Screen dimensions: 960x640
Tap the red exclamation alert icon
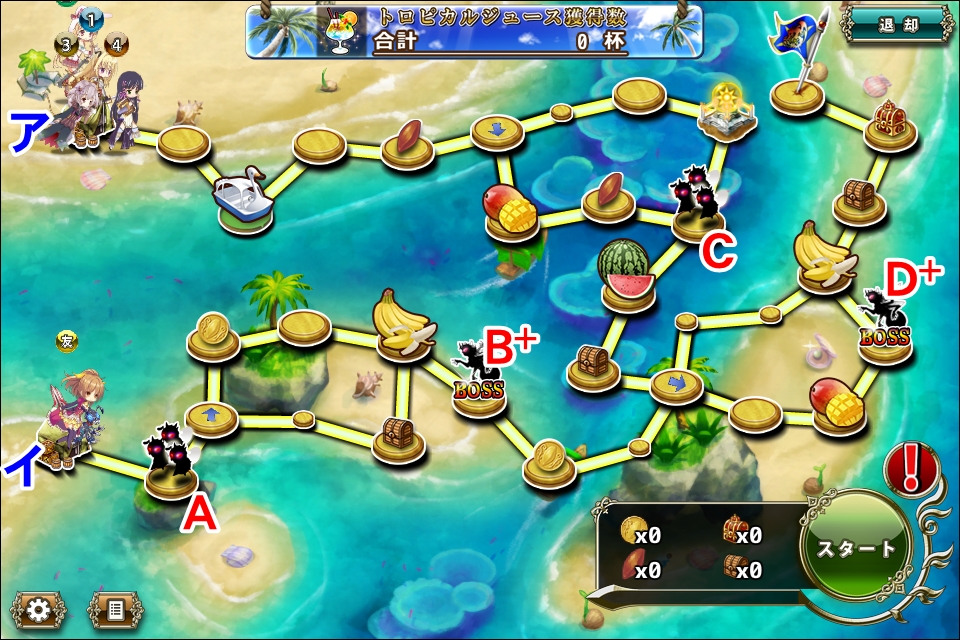(x=911, y=468)
